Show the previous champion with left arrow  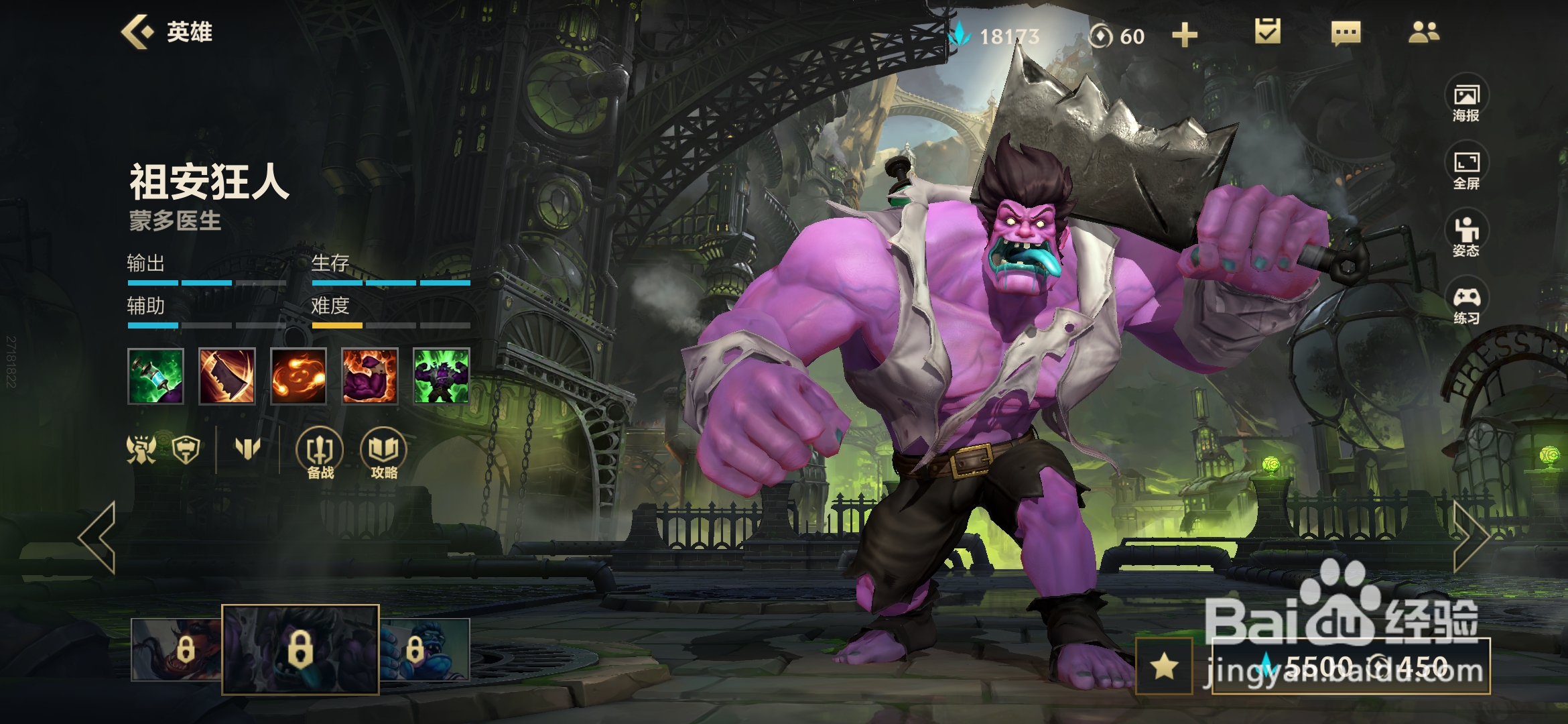98,538
